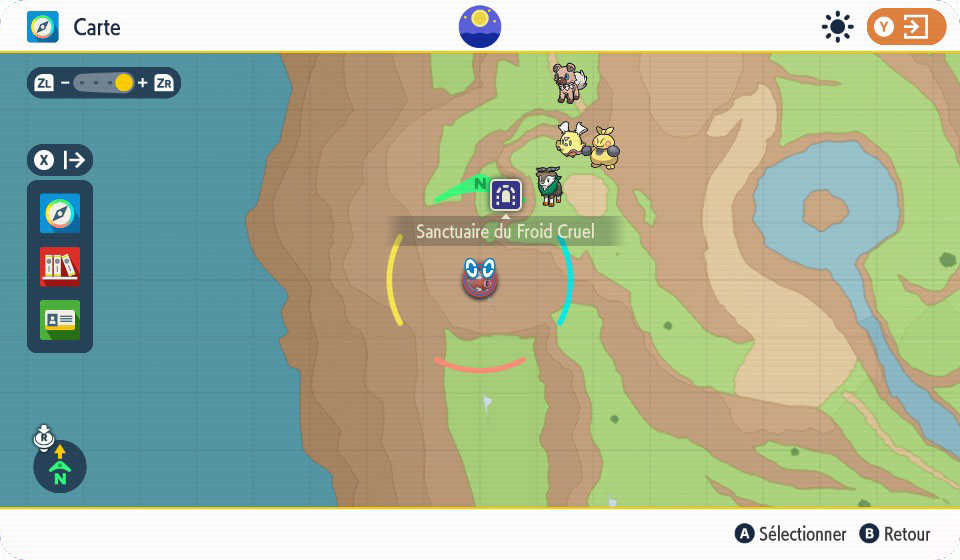Screen dimensions: 960x560
Task: Select the Skiddo marker near the shrine
Action: click(x=548, y=185)
